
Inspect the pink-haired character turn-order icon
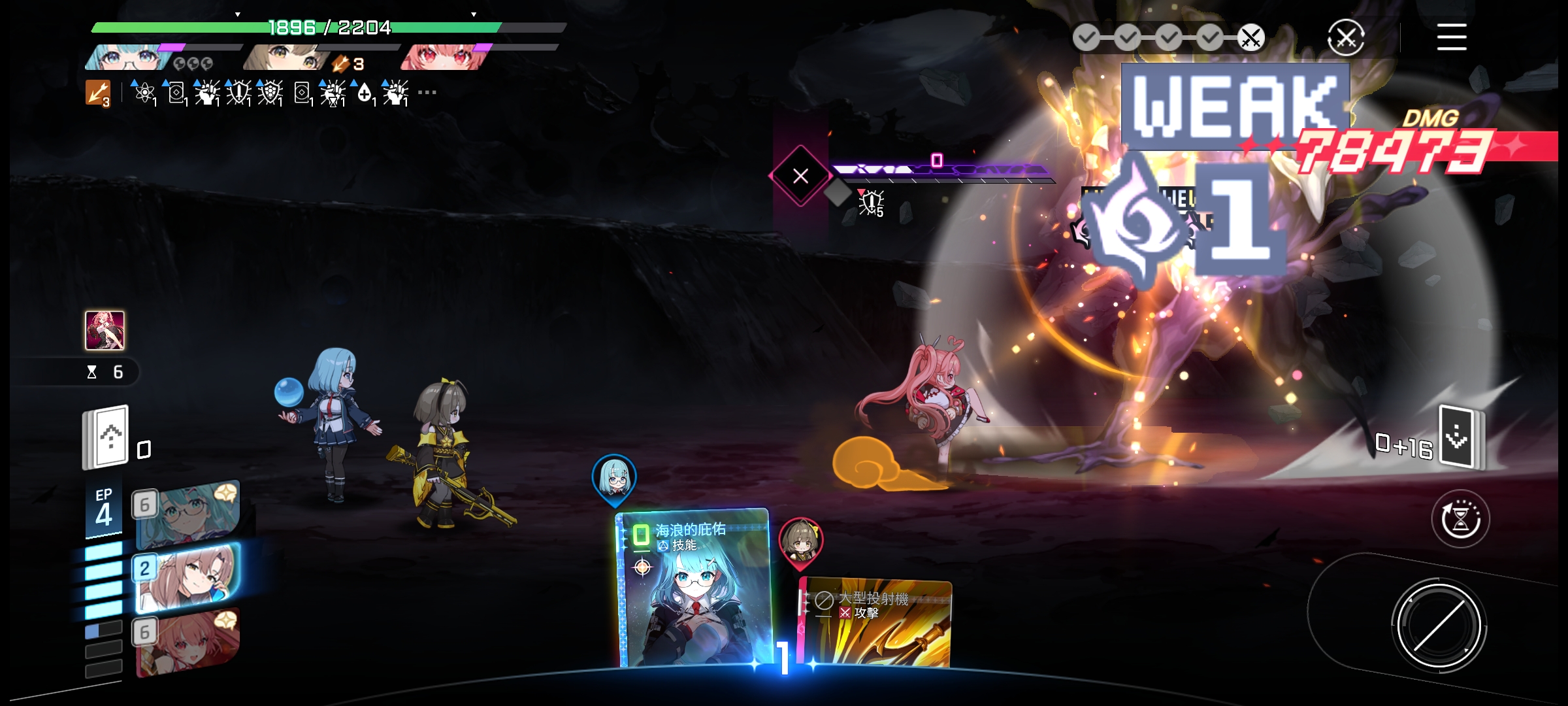105,330
